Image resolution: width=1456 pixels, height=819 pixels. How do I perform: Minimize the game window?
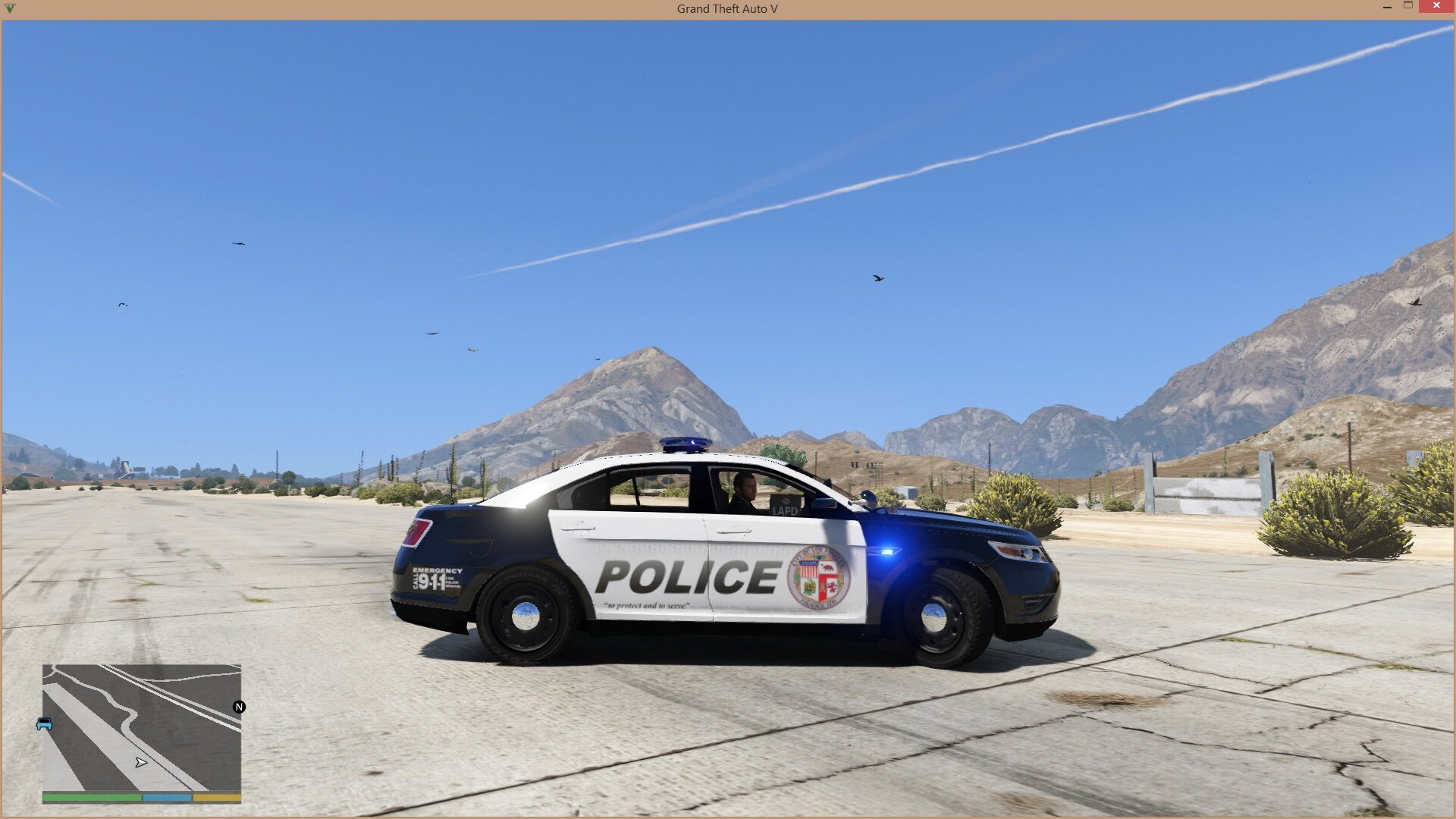[x=1387, y=6]
